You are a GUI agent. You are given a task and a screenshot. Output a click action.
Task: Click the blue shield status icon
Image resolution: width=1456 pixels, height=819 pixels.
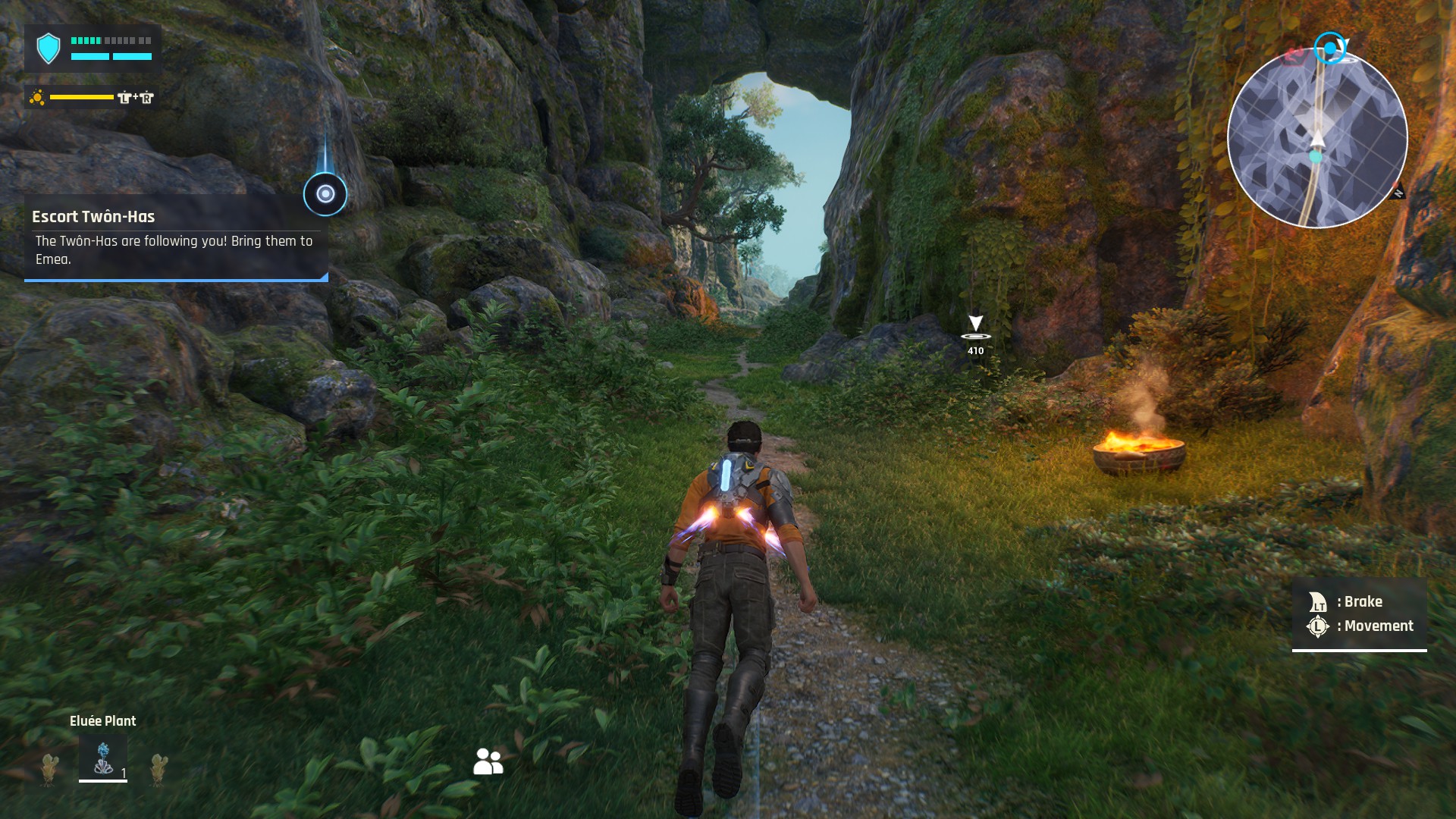[49, 49]
